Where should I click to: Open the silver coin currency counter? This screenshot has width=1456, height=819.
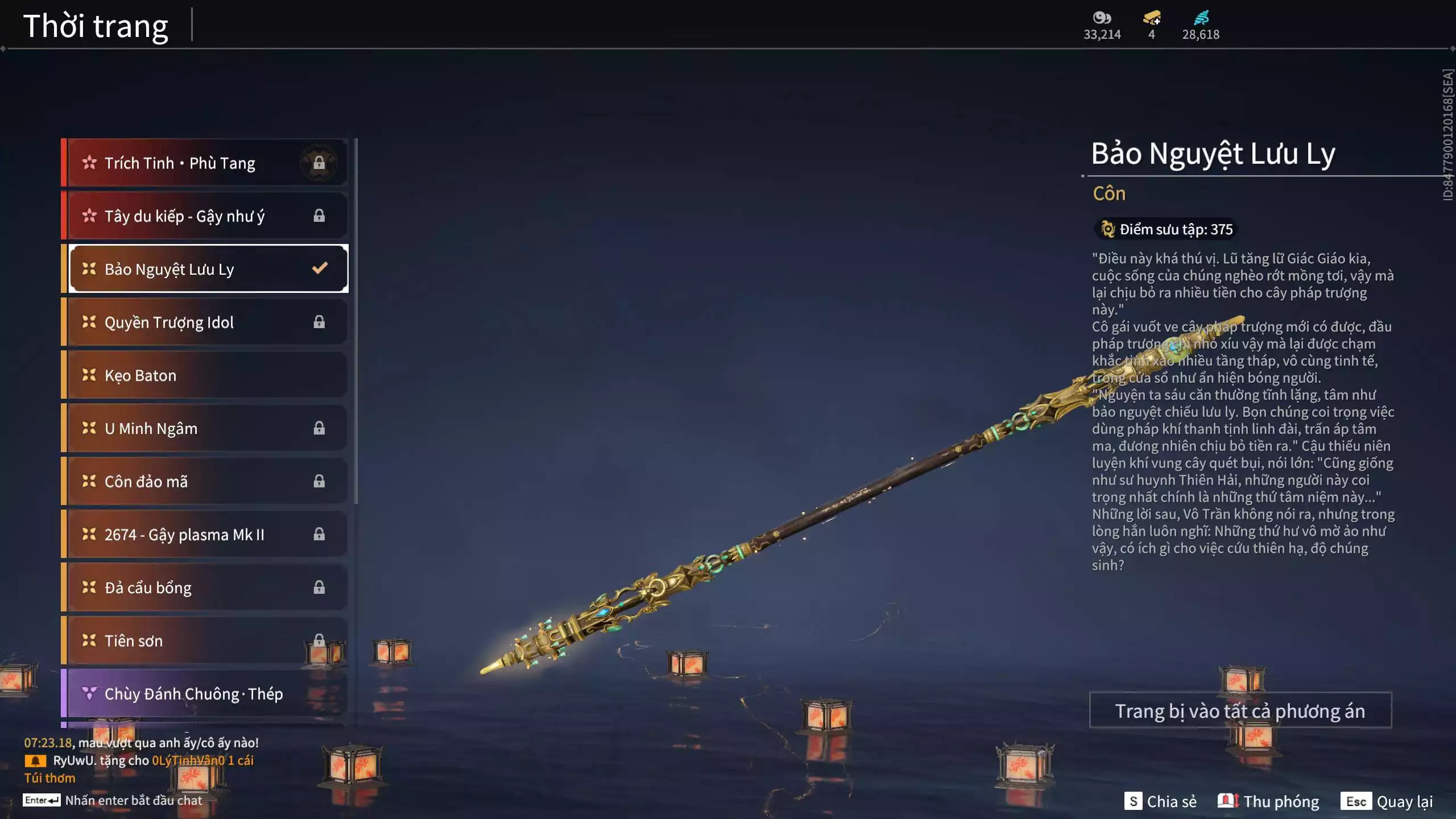point(1102,26)
